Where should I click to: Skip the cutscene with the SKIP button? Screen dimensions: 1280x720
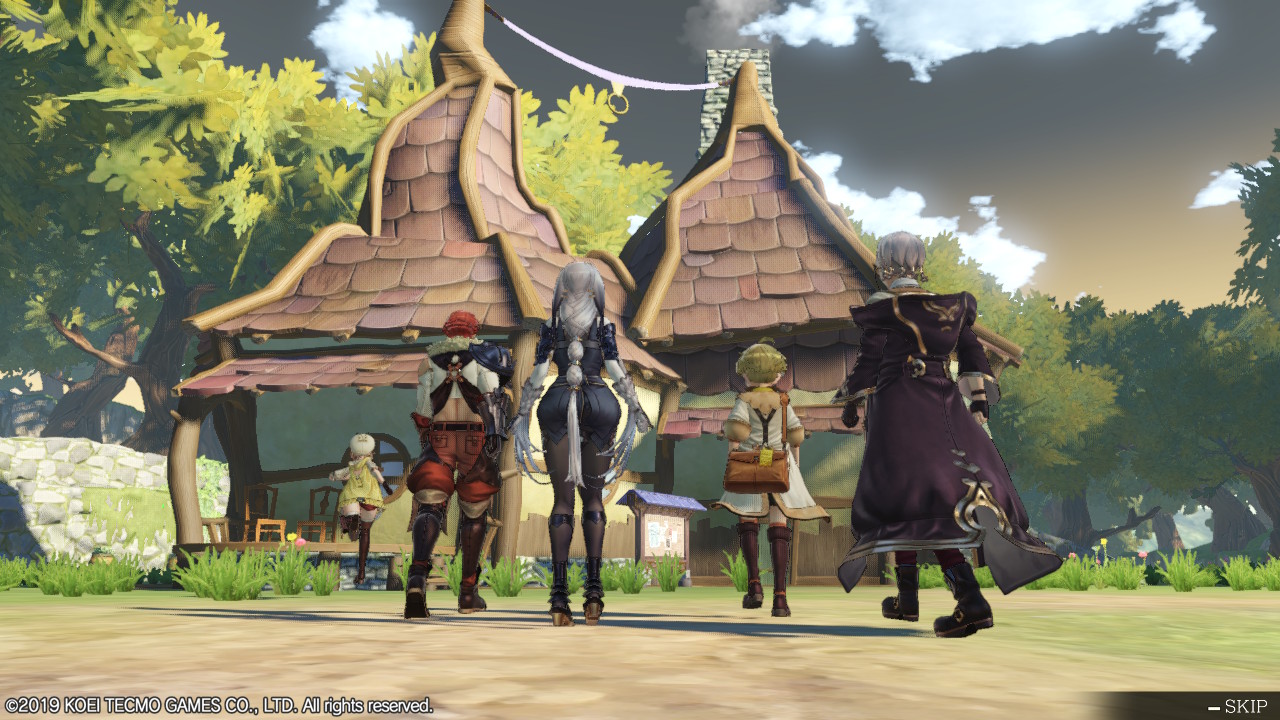1238,706
